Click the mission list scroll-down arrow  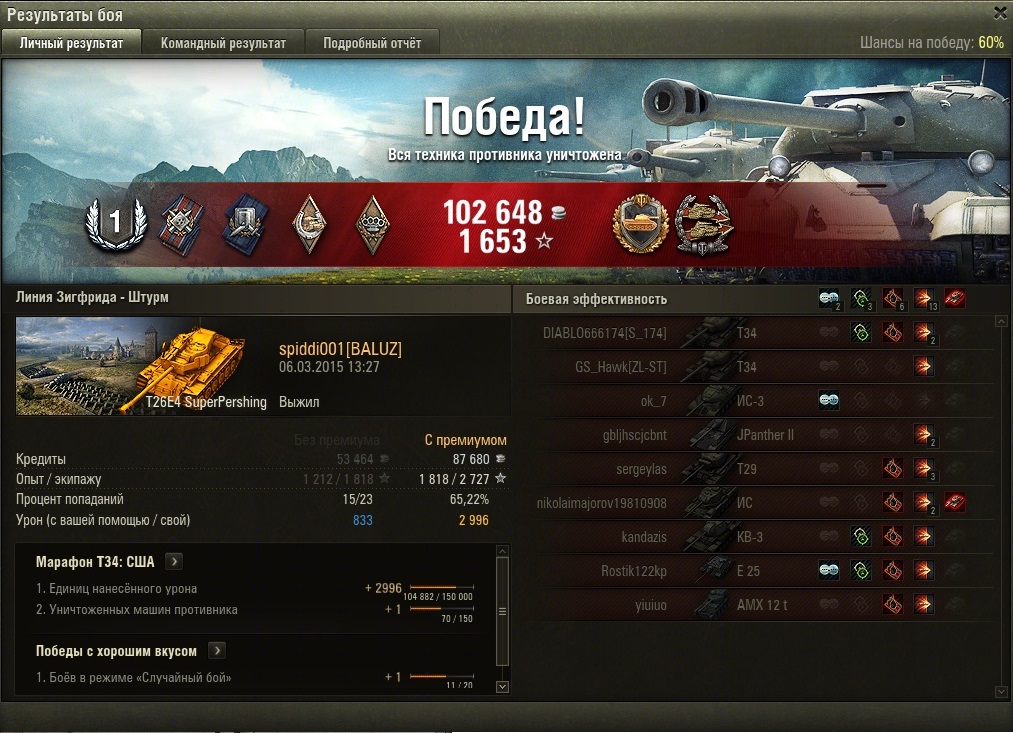(x=503, y=686)
